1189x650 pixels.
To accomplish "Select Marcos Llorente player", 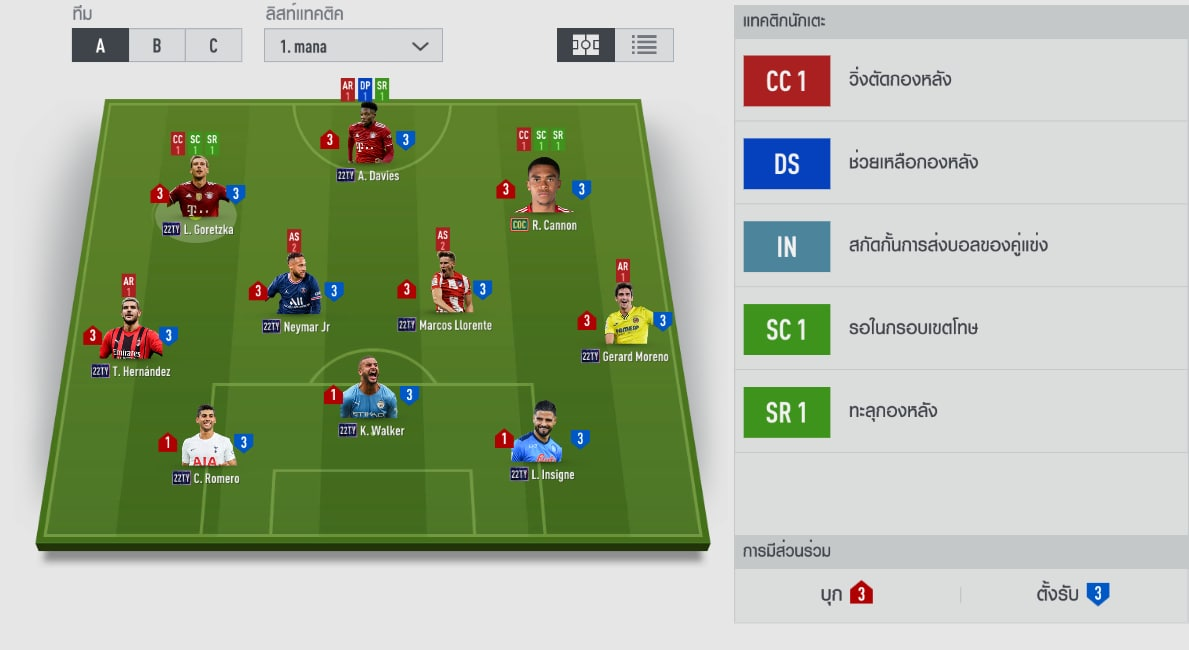I will click(x=451, y=291).
